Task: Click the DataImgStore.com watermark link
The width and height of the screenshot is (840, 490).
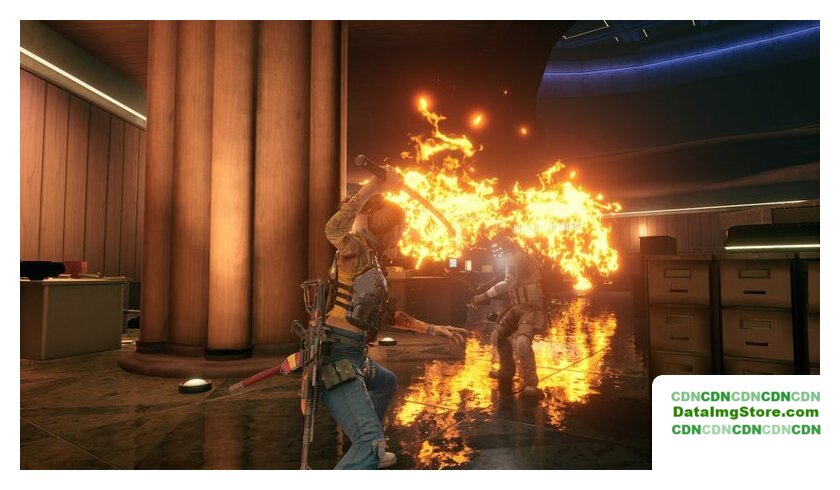Action: pos(745,412)
